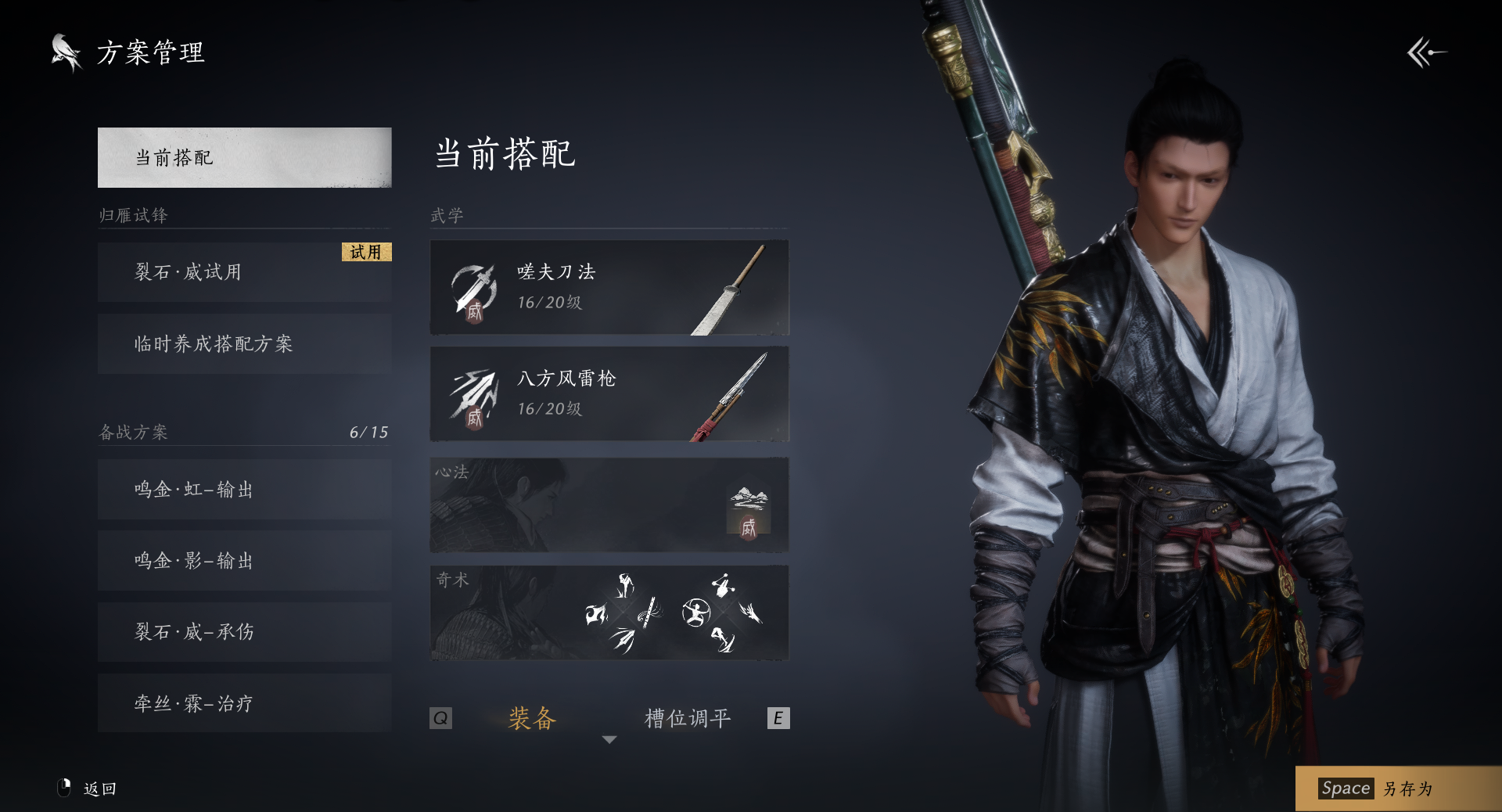
Task: Open the 心法 inner skills panel
Action: pos(609,505)
